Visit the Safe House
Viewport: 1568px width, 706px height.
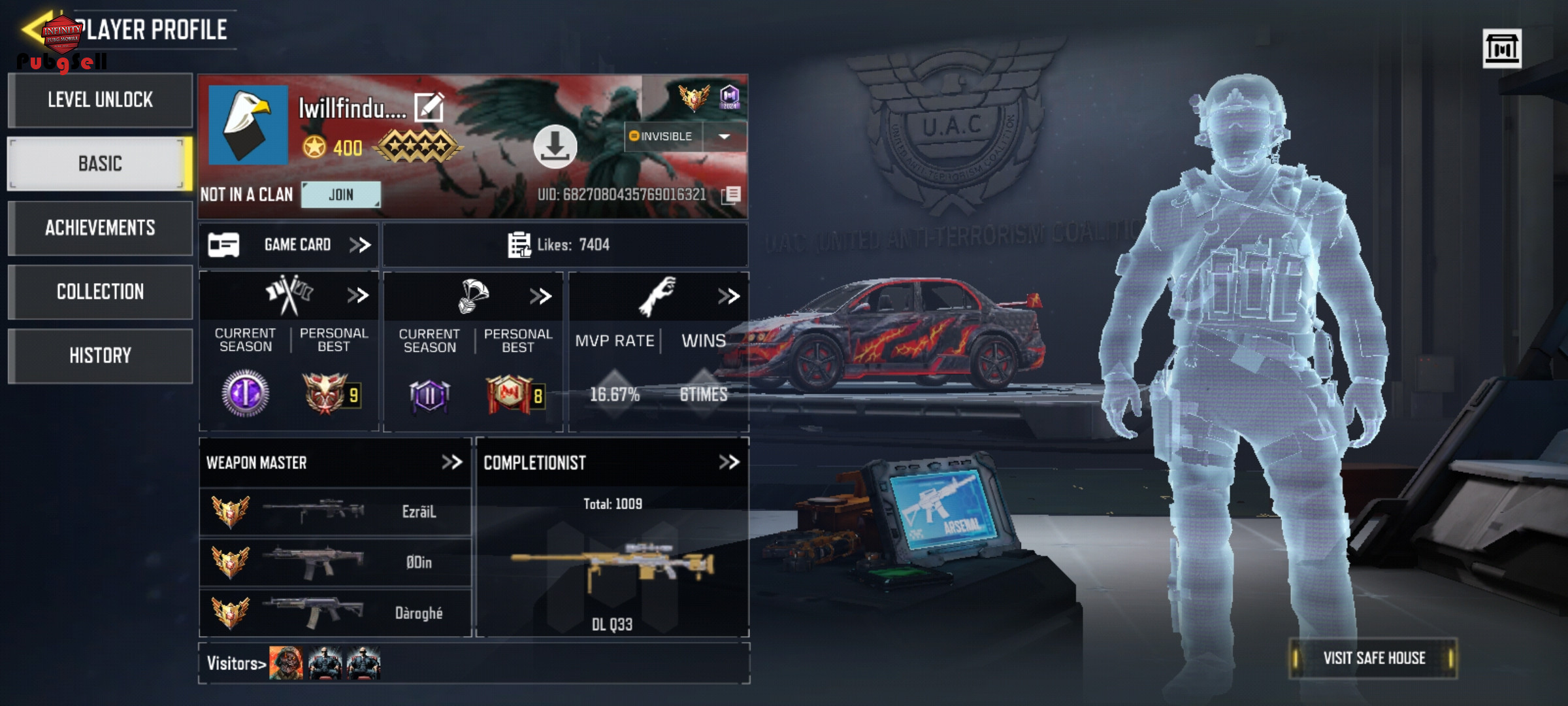[1373, 658]
